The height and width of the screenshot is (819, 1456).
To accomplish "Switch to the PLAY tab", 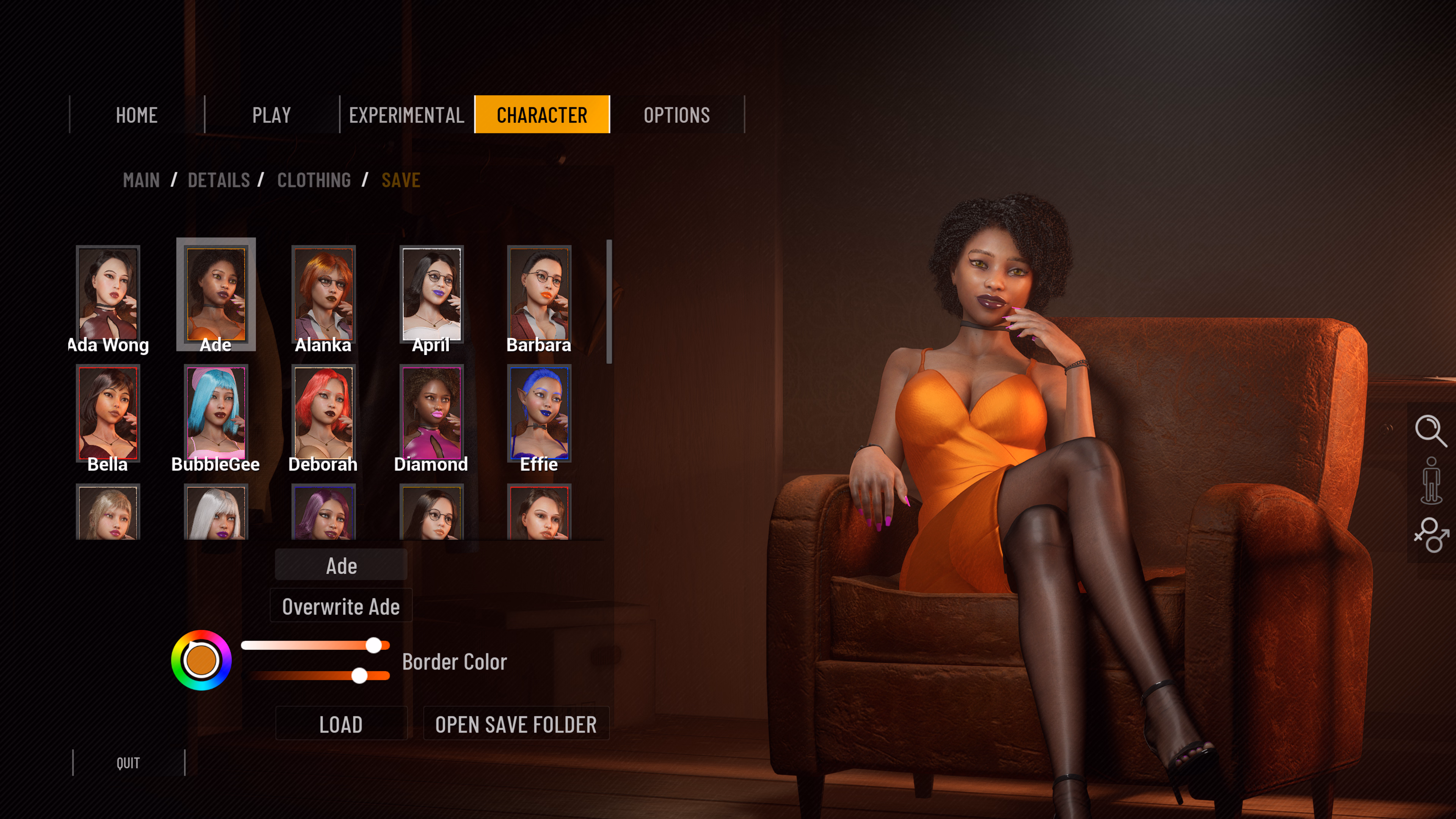I will coord(271,115).
